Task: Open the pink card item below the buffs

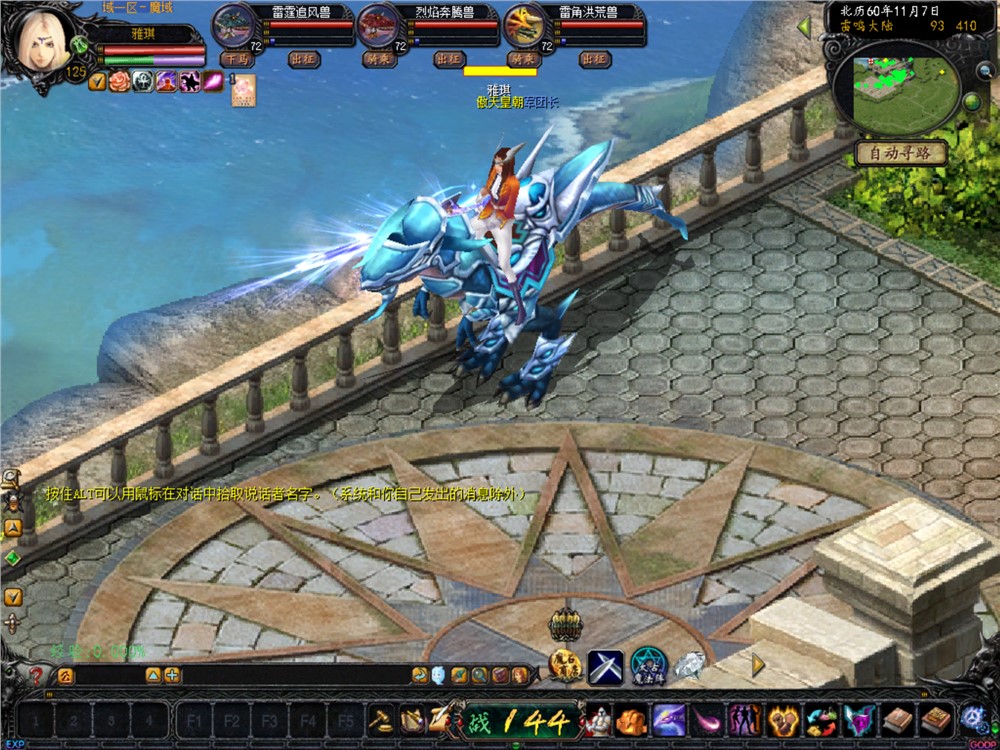Action: point(240,89)
